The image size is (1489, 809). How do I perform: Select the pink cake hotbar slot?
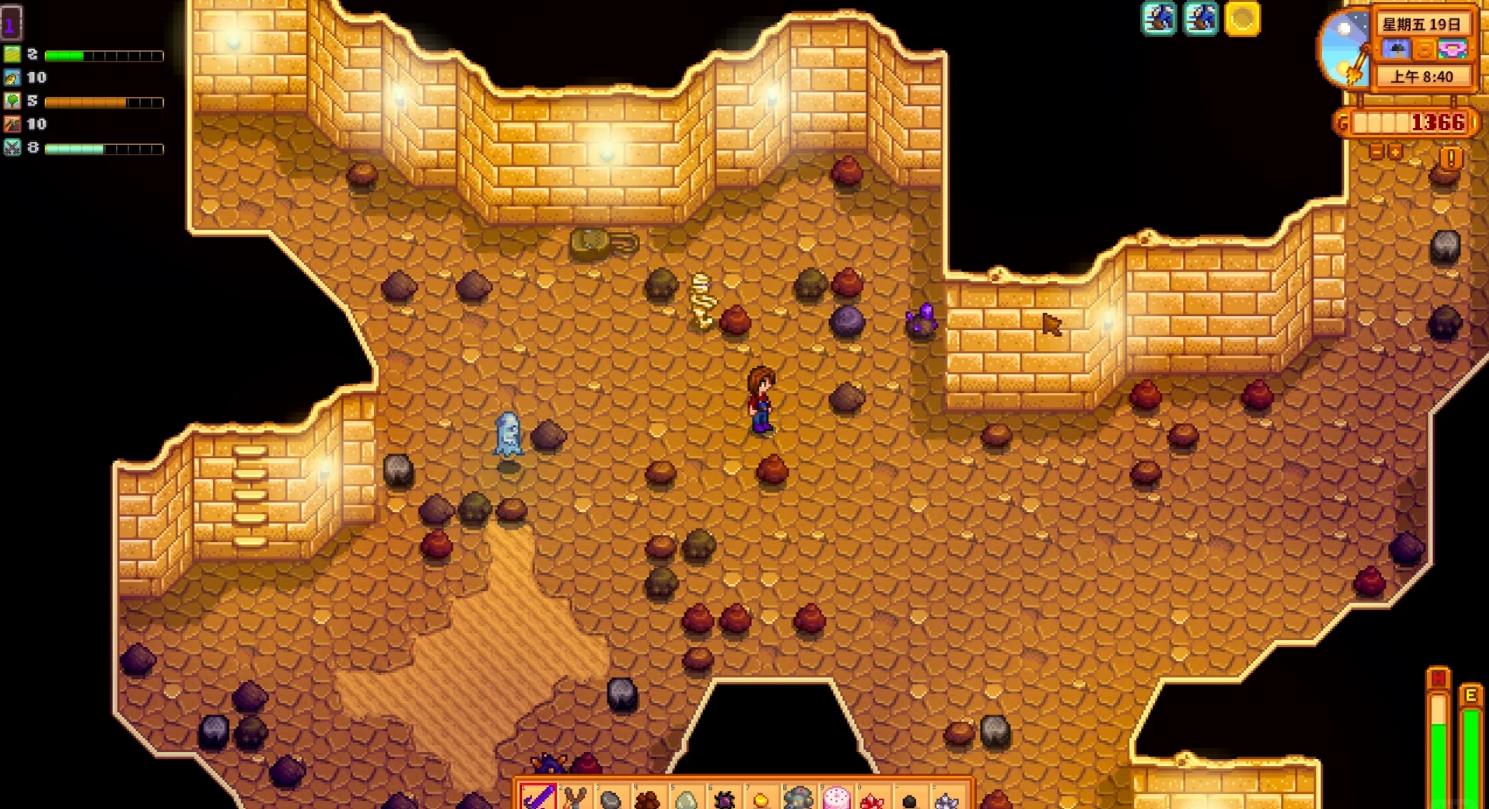(835, 798)
